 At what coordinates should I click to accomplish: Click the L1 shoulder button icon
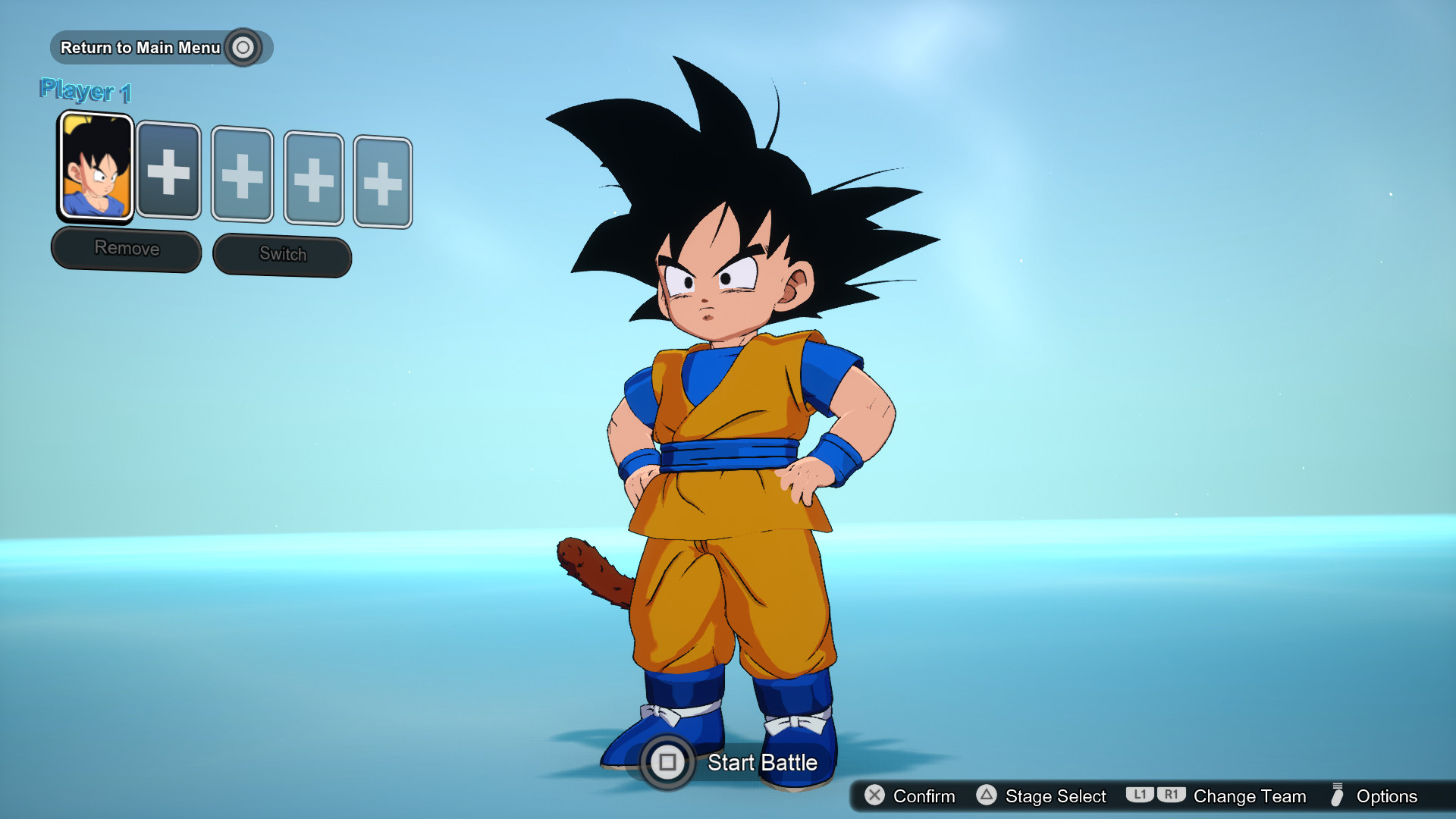1139,796
